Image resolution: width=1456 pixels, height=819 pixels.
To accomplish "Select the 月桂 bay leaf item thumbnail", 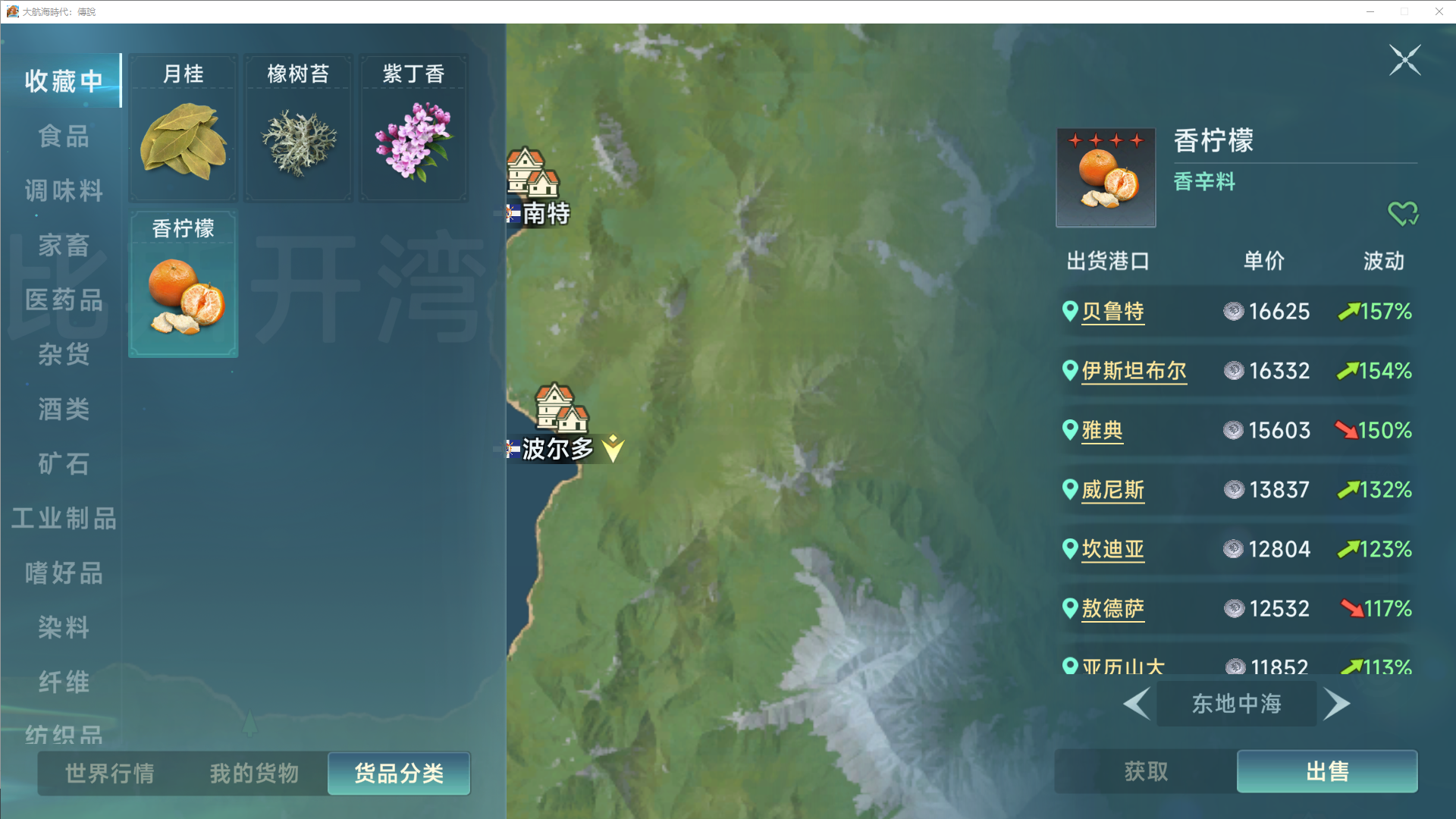I will (x=182, y=127).
